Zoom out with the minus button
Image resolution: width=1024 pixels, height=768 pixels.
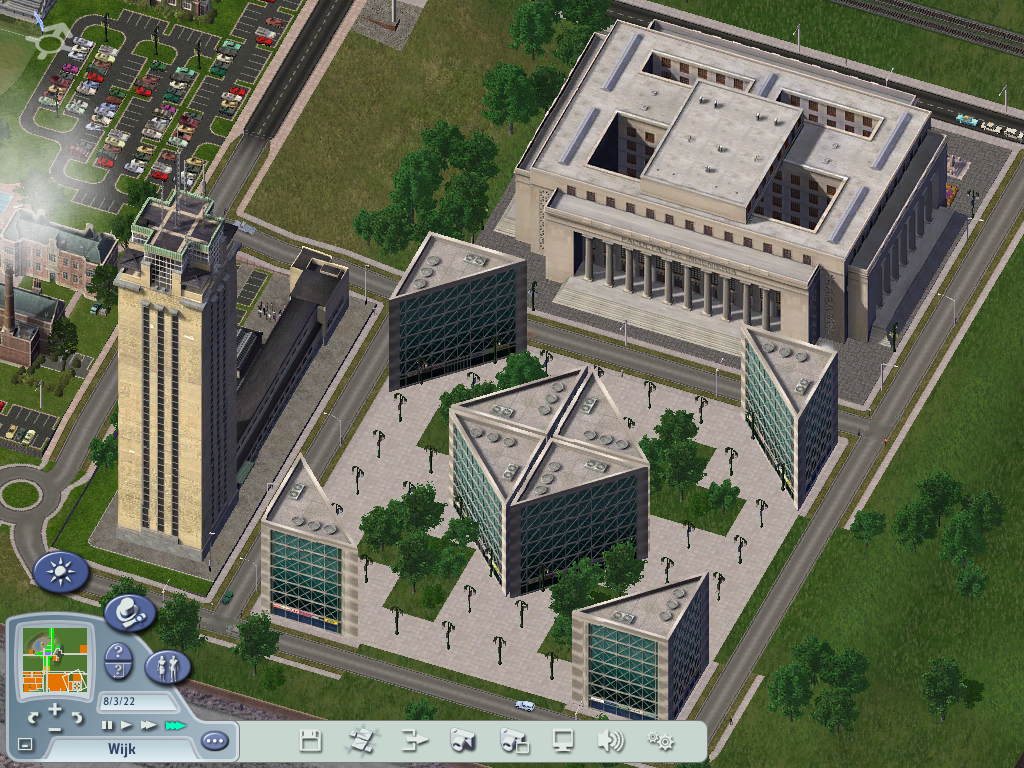click(x=55, y=729)
